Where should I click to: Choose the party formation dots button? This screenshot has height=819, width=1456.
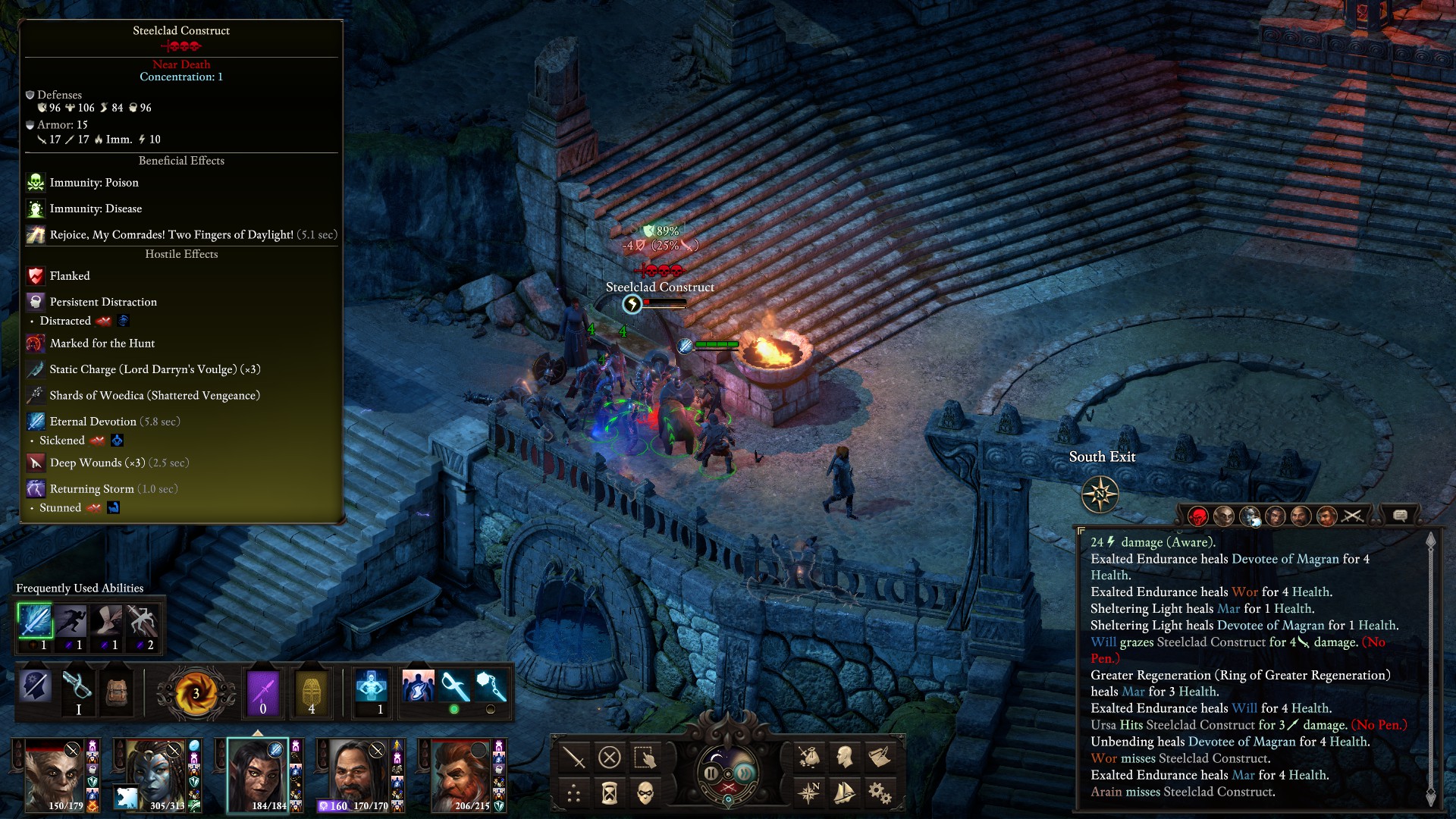coord(574,793)
